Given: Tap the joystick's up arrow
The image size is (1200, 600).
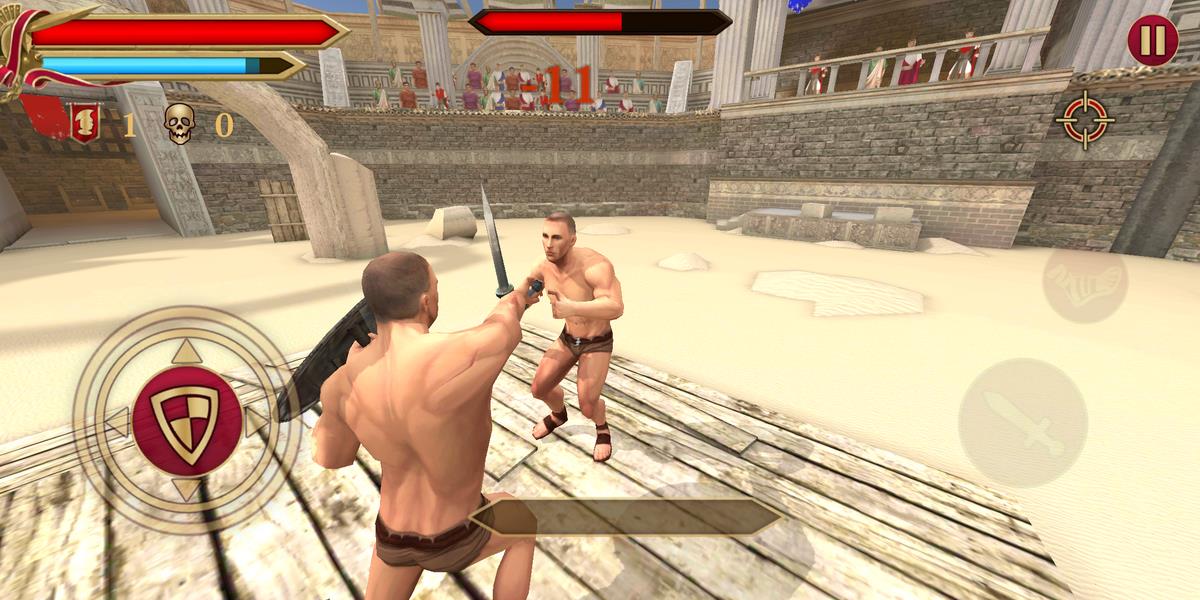Looking at the screenshot, I should point(186,352).
